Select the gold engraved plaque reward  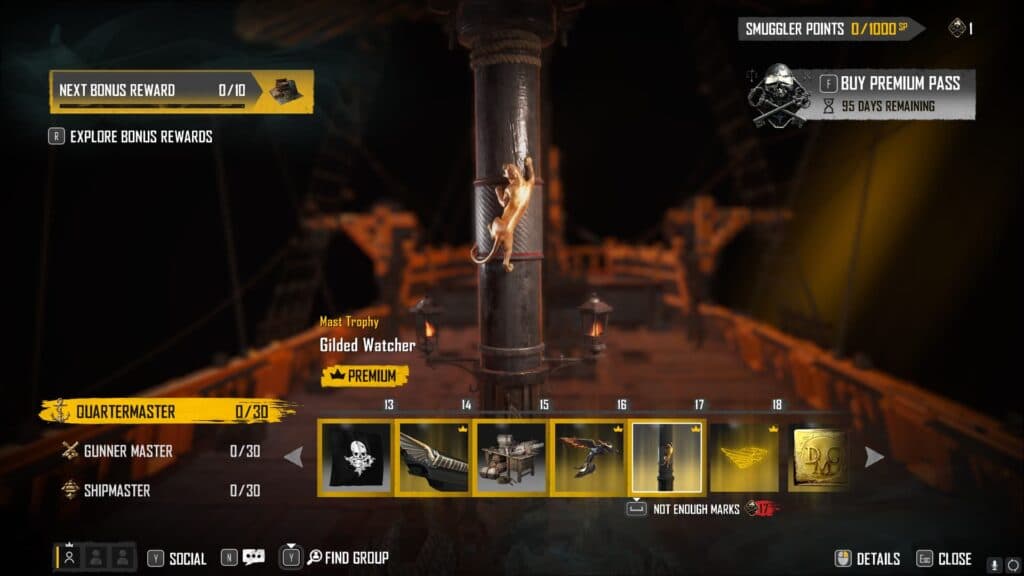tap(818, 457)
